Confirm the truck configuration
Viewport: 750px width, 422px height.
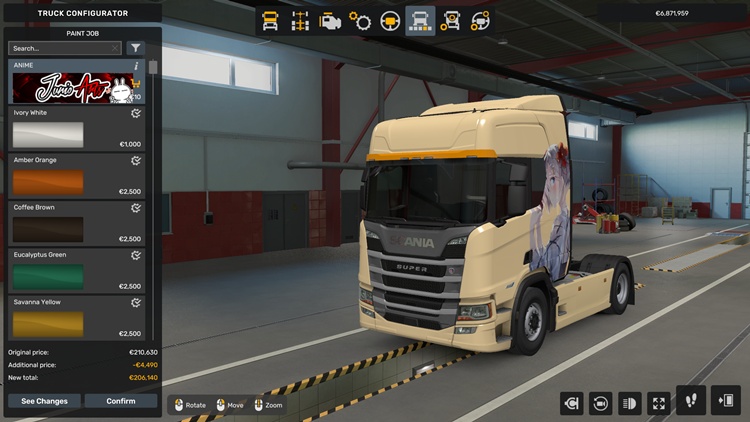coord(120,401)
